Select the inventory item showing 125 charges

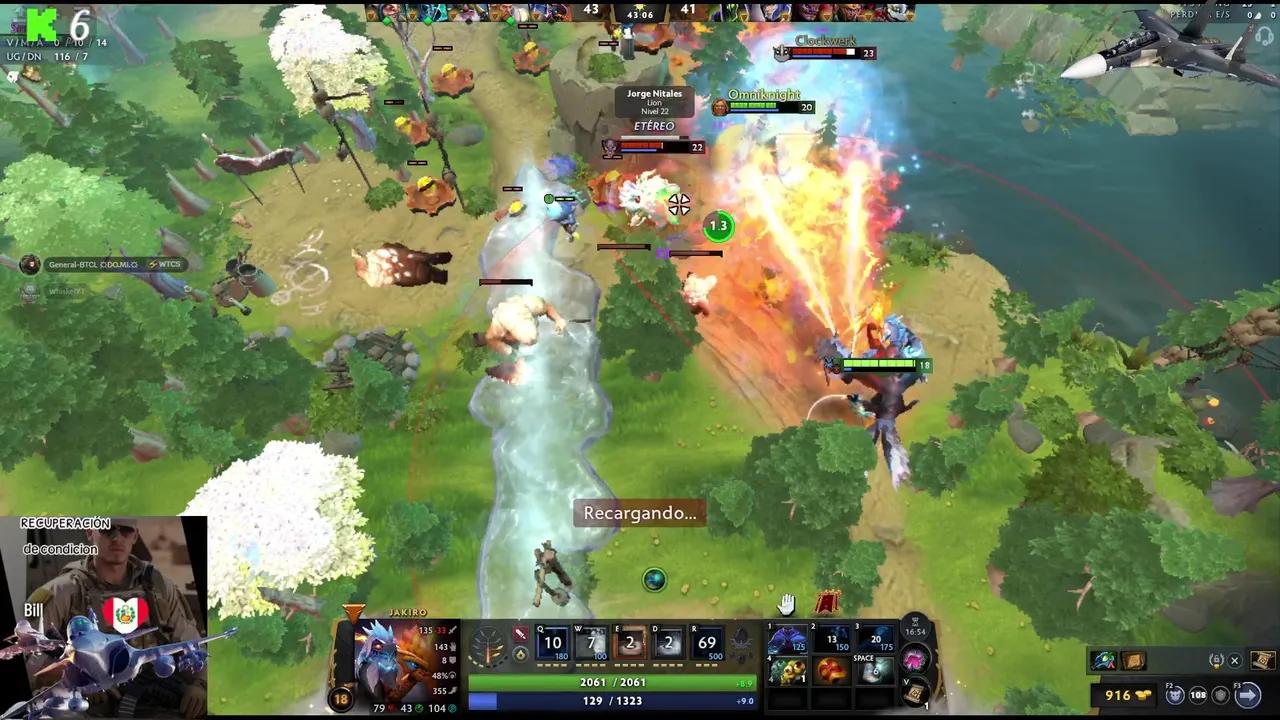pyautogui.click(x=788, y=639)
